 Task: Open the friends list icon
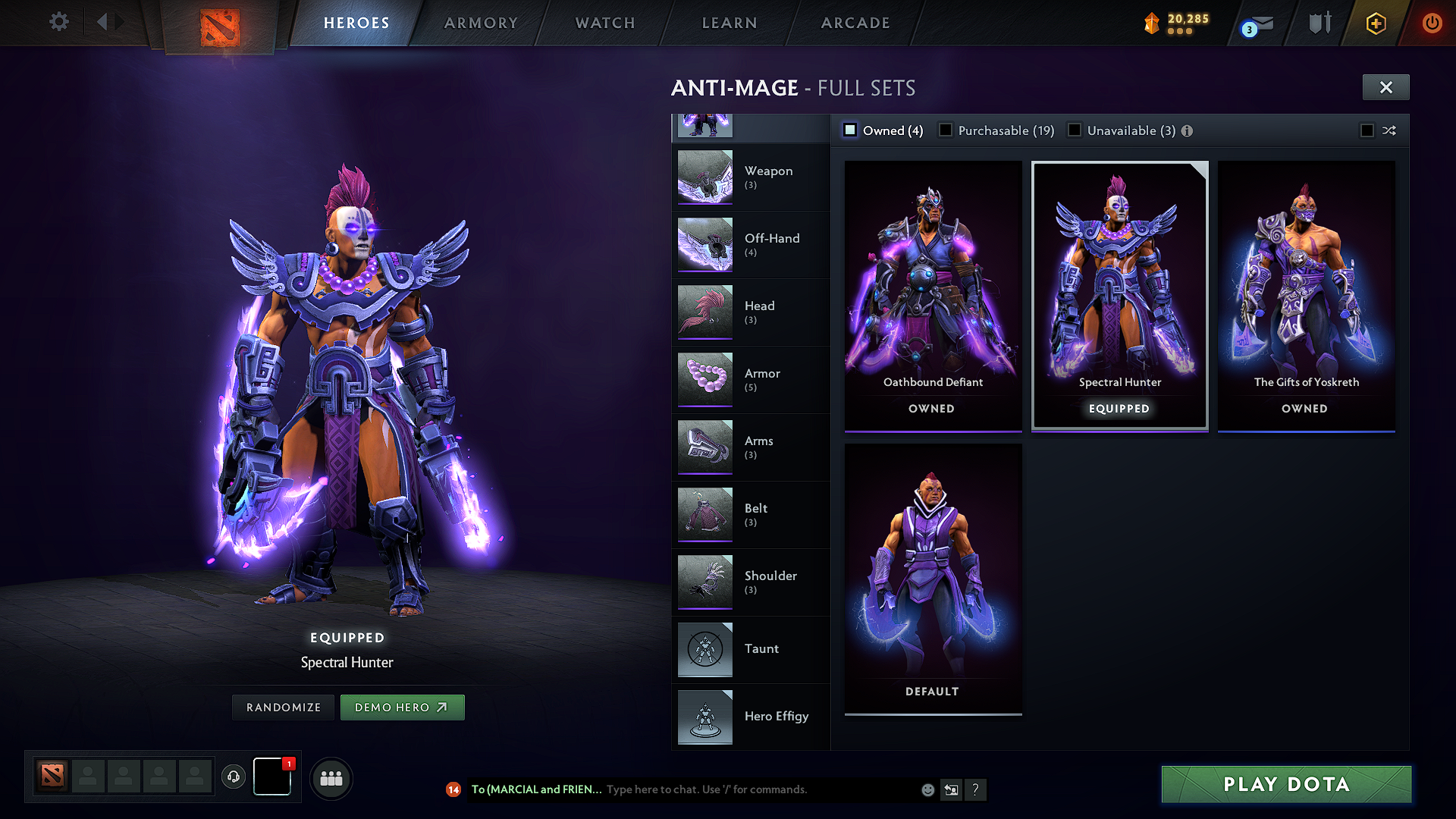point(331,777)
